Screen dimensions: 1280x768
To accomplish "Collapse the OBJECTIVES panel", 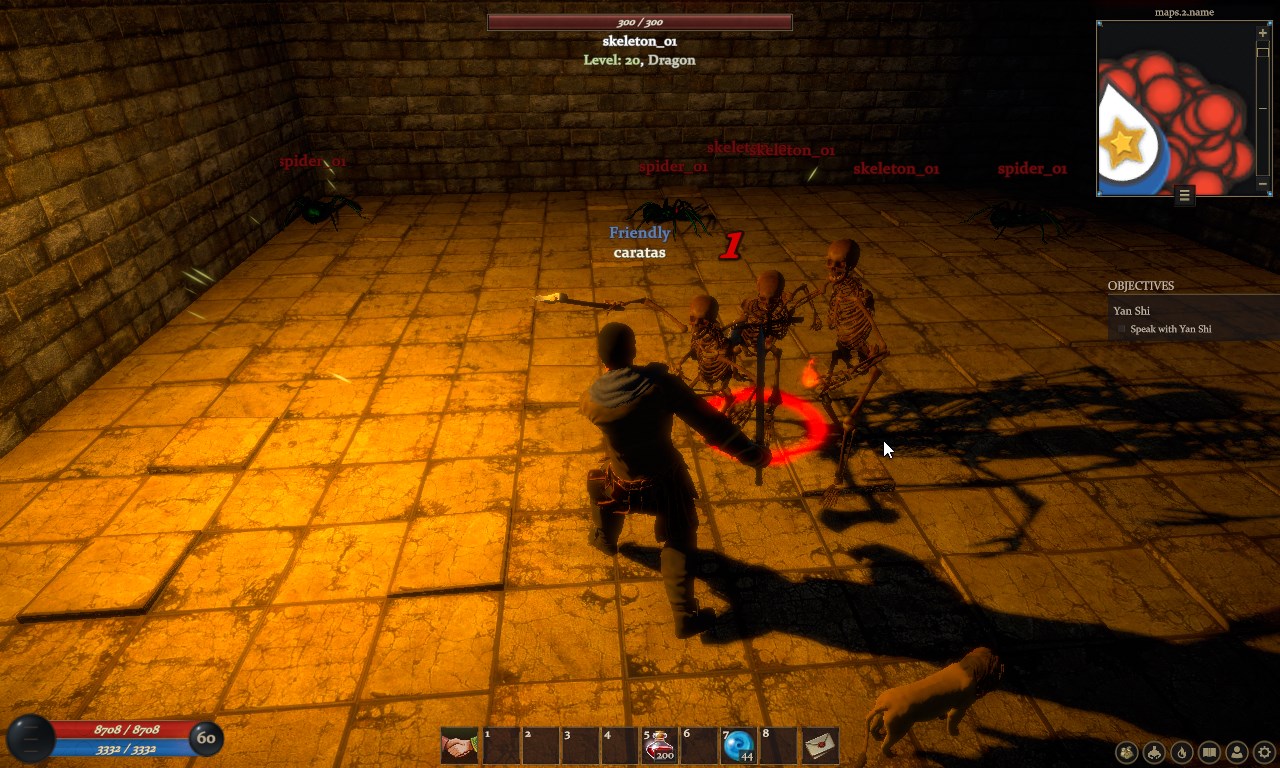I will (x=1140, y=286).
